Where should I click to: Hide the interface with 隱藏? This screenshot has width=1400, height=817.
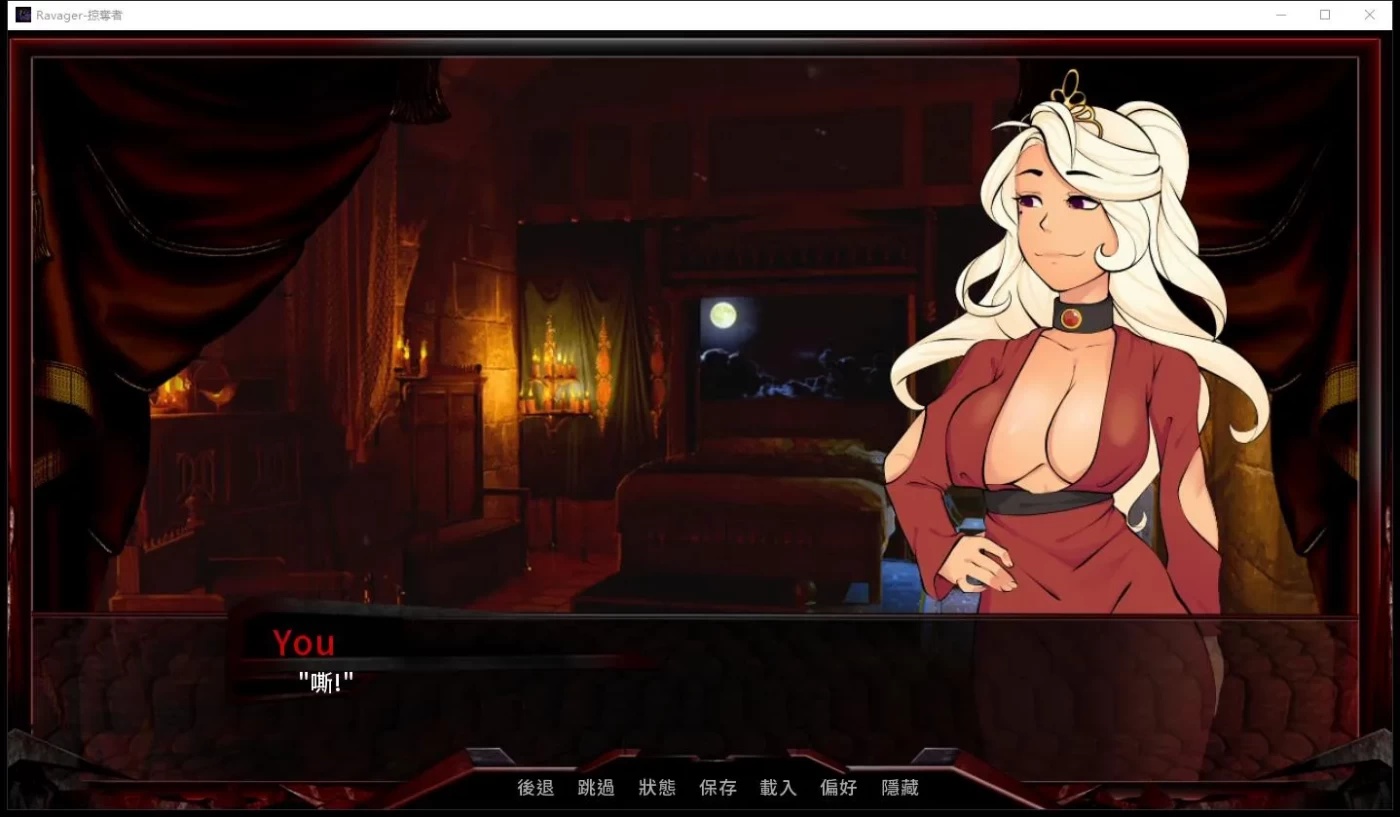coord(899,788)
